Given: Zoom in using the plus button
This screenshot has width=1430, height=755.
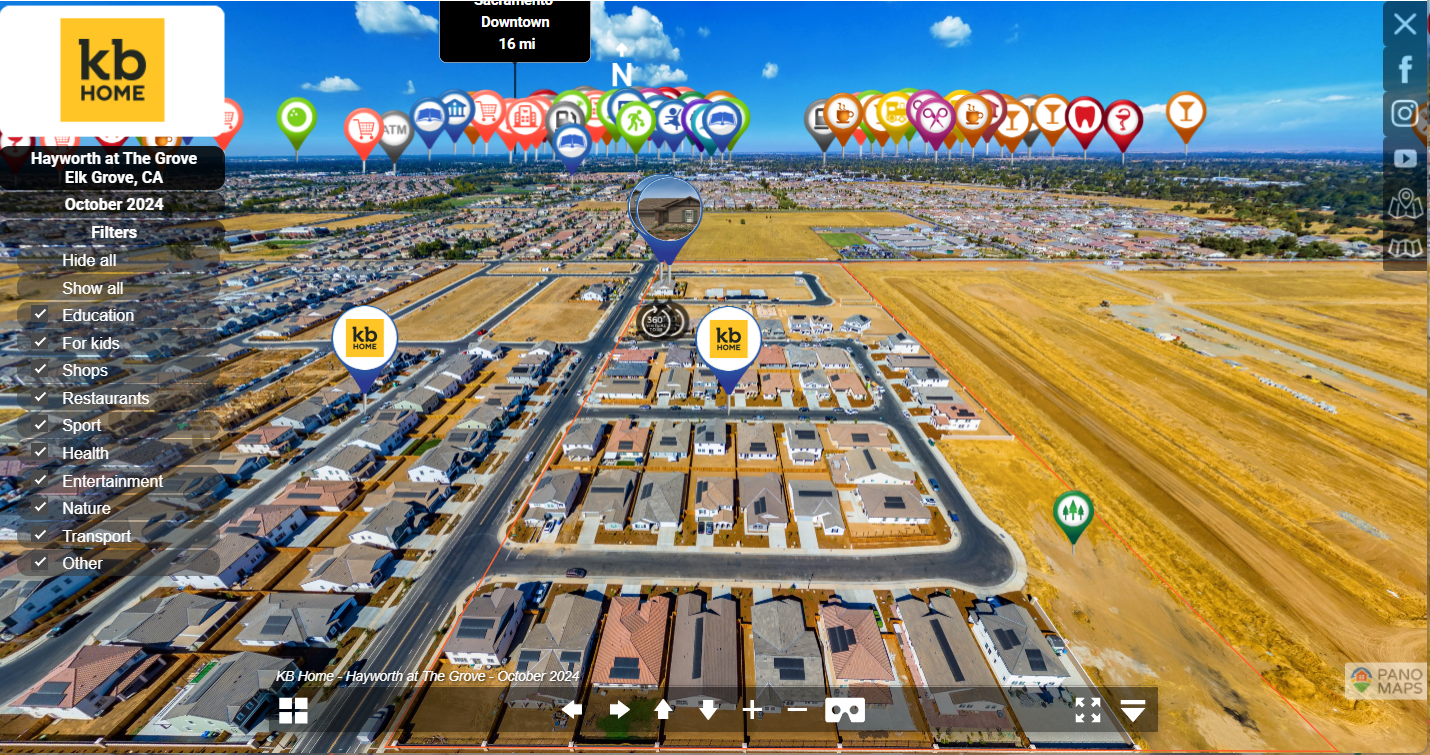Looking at the screenshot, I should click(x=752, y=710).
